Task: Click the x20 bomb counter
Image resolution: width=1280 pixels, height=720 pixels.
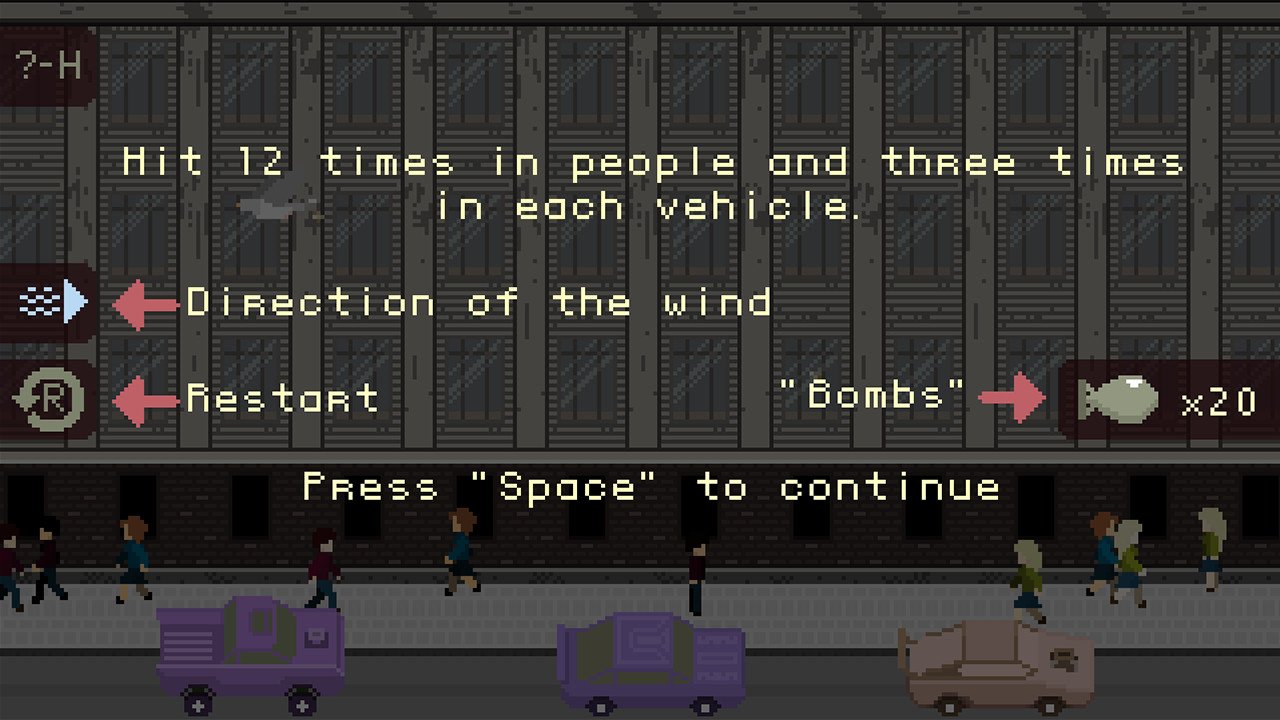Action: 1213,402
